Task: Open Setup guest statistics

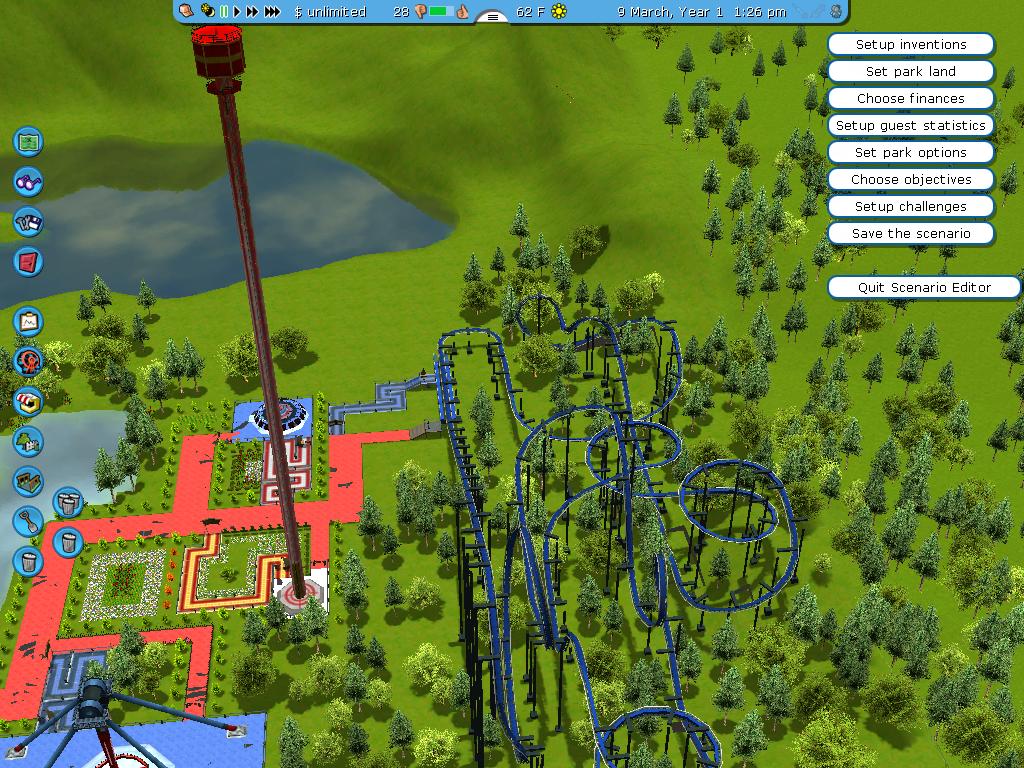Action: pyautogui.click(x=910, y=125)
